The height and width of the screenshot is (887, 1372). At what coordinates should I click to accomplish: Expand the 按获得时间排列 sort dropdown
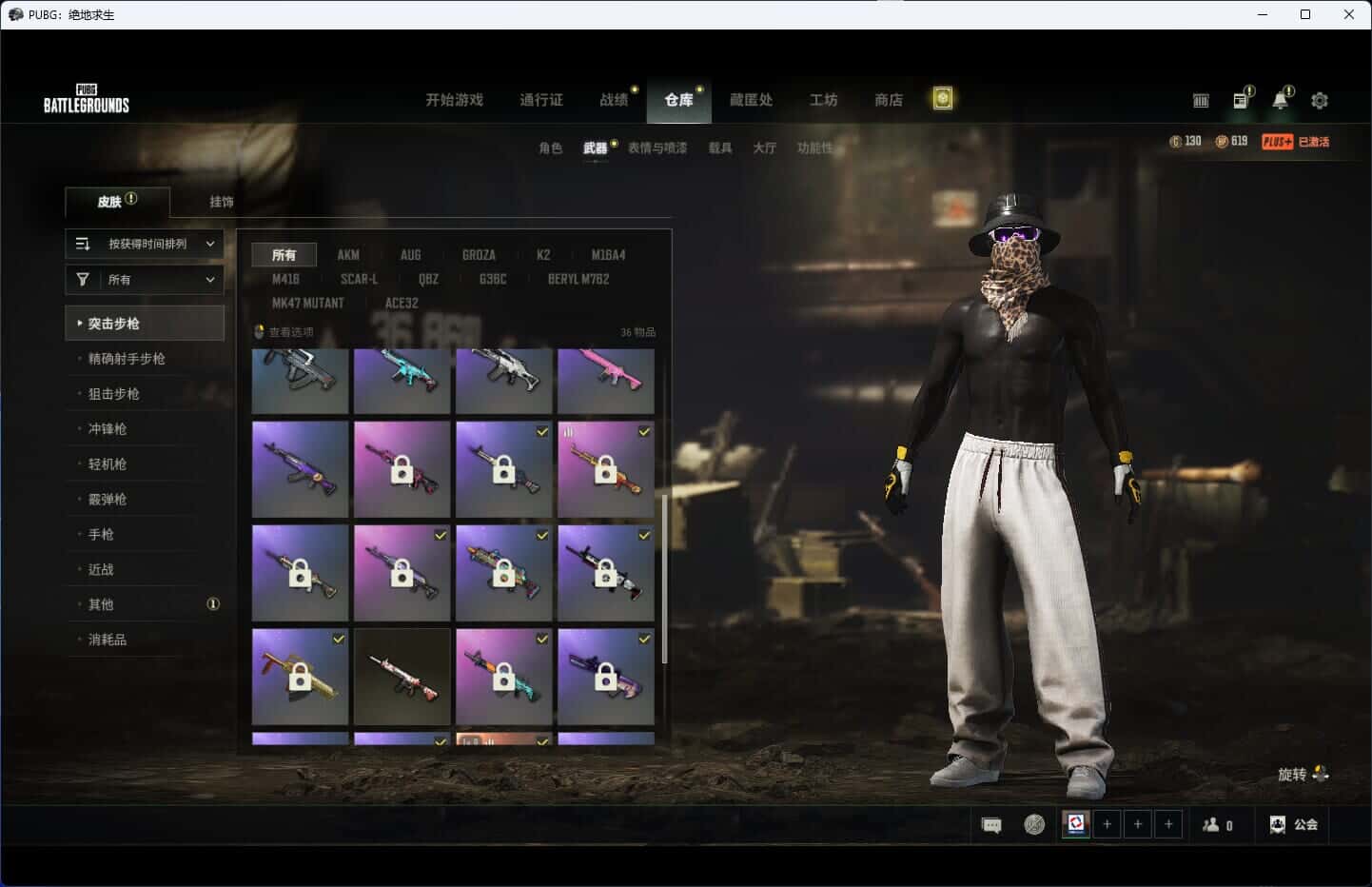pyautogui.click(x=145, y=244)
